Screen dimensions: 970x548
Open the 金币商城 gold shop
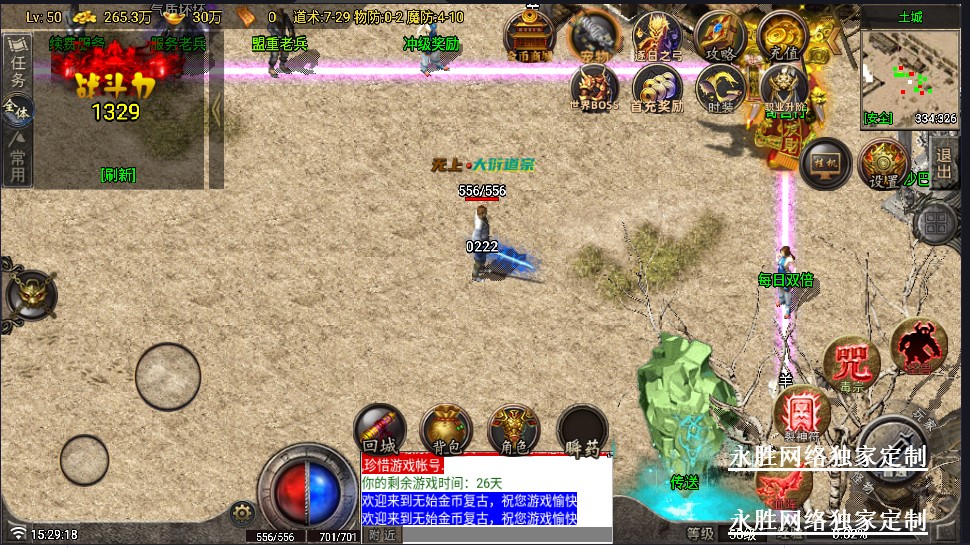[x=528, y=36]
